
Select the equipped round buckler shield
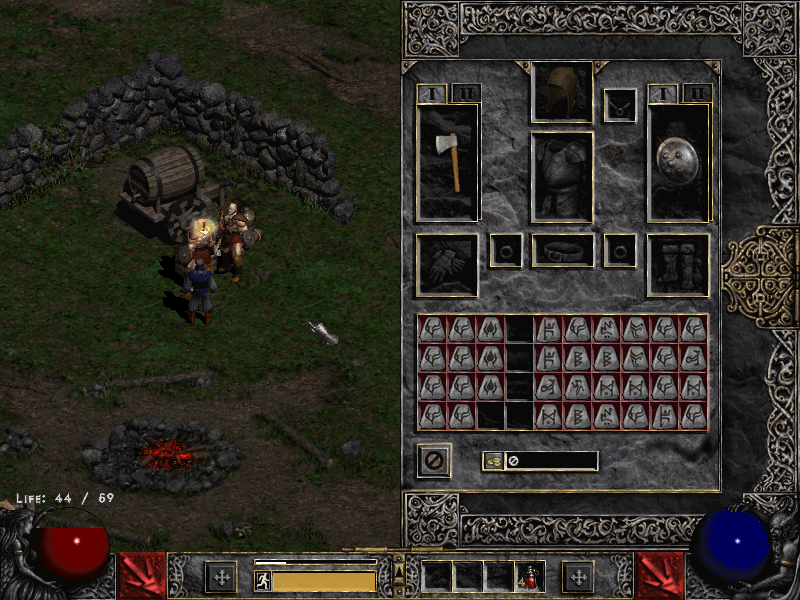coord(679,160)
